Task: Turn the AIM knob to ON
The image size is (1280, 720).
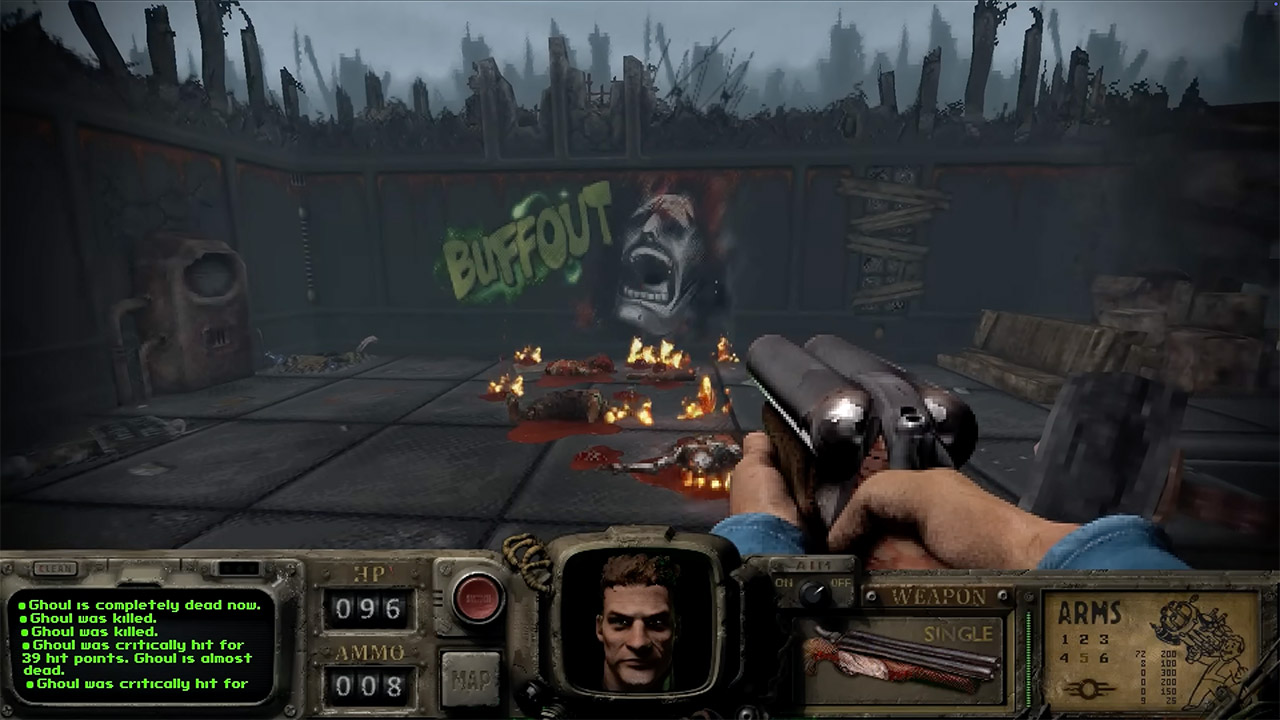Action: (x=787, y=582)
